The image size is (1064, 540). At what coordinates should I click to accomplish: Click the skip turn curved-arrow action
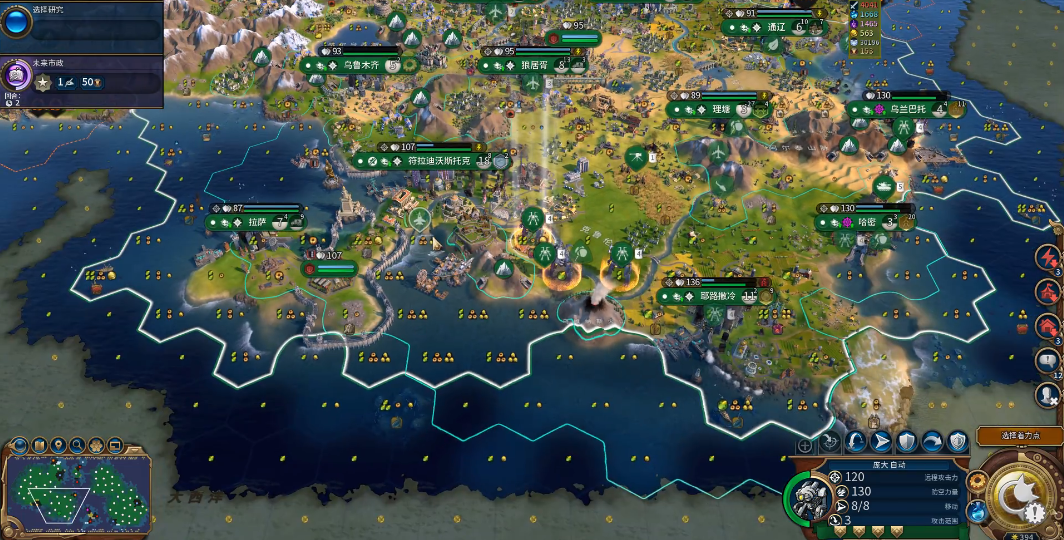(932, 441)
